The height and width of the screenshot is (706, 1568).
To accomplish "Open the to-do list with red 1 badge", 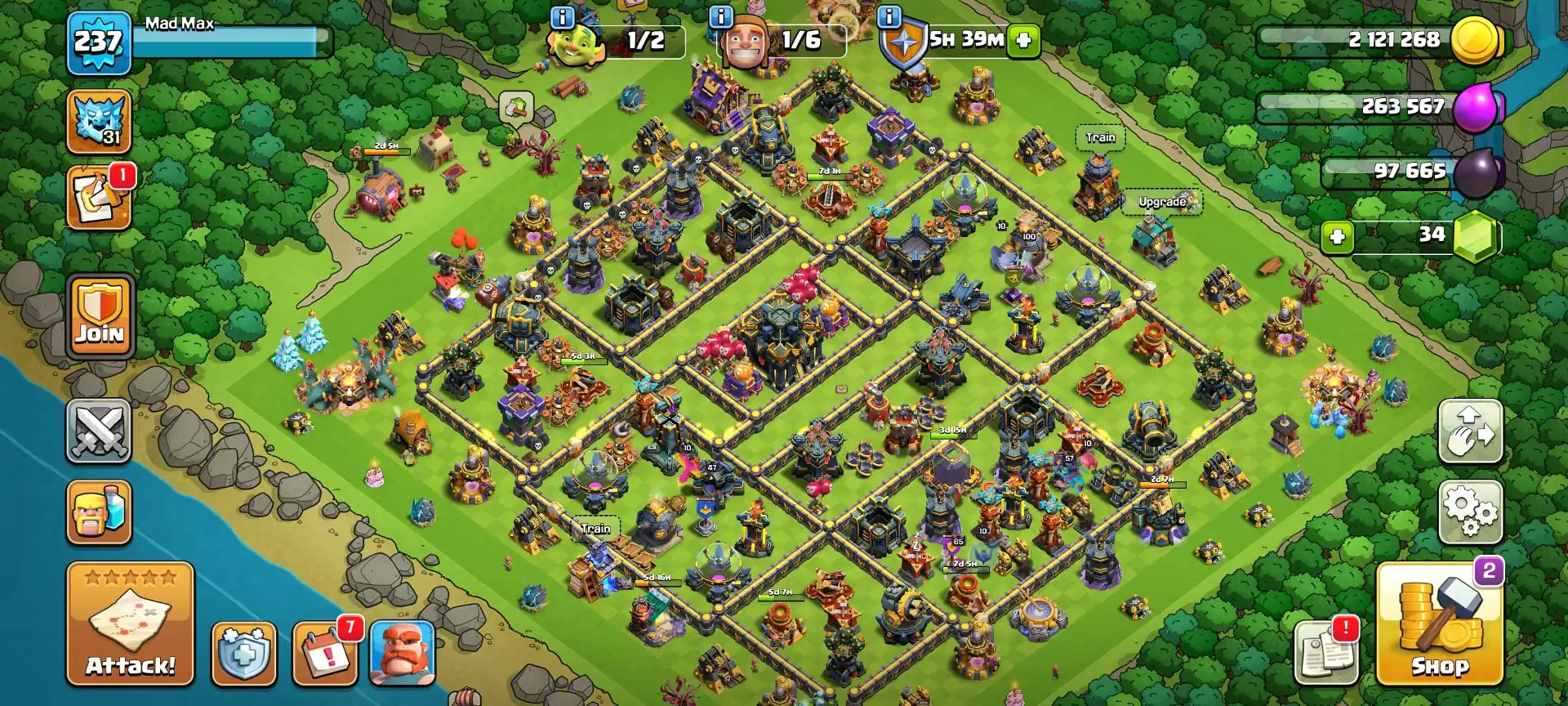I will point(99,196).
